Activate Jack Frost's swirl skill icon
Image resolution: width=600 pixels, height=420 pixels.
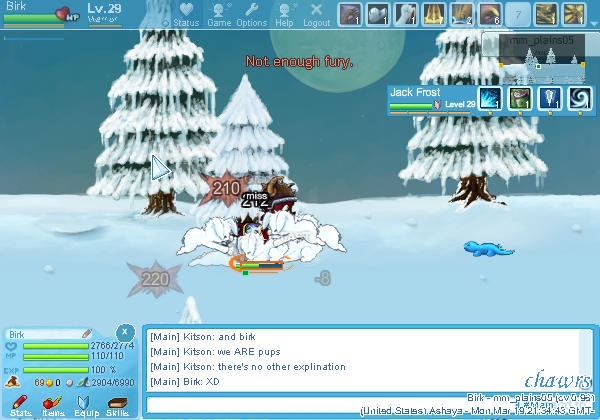(x=580, y=98)
